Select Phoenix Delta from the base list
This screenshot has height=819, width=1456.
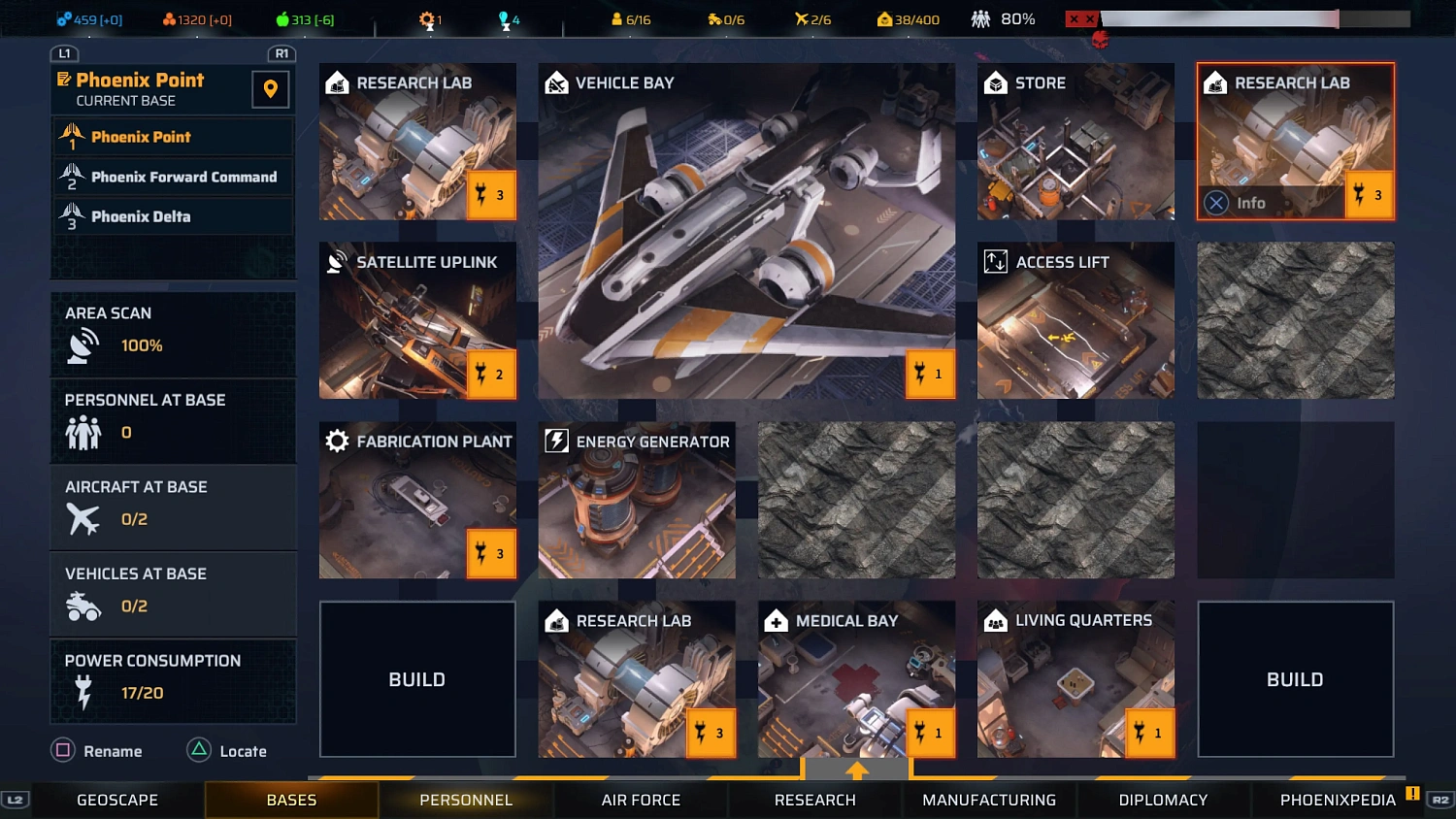coord(173,216)
